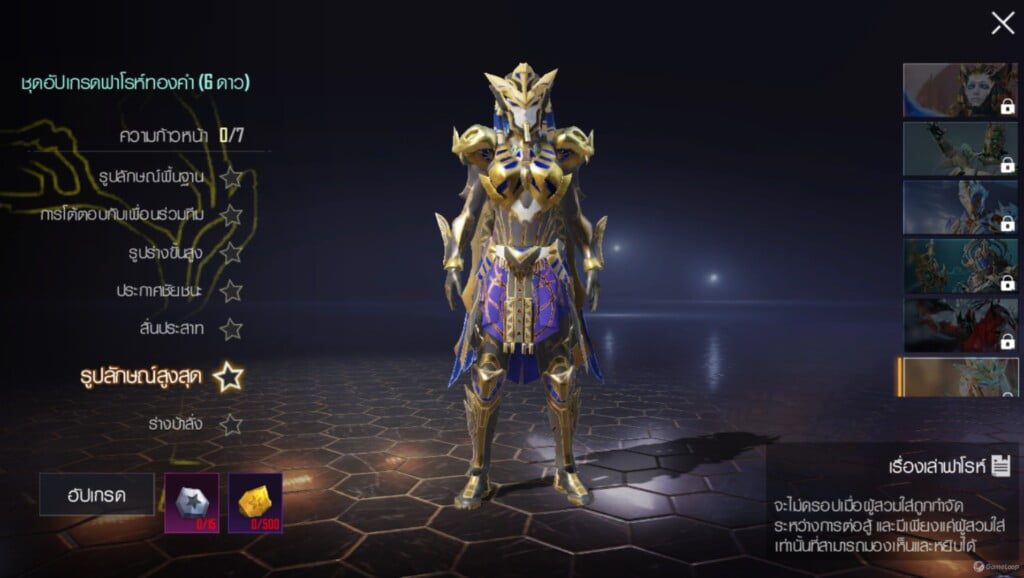Select the locked blue-white armor thumbnail
The width and height of the screenshot is (1024, 578).
pos(960,207)
